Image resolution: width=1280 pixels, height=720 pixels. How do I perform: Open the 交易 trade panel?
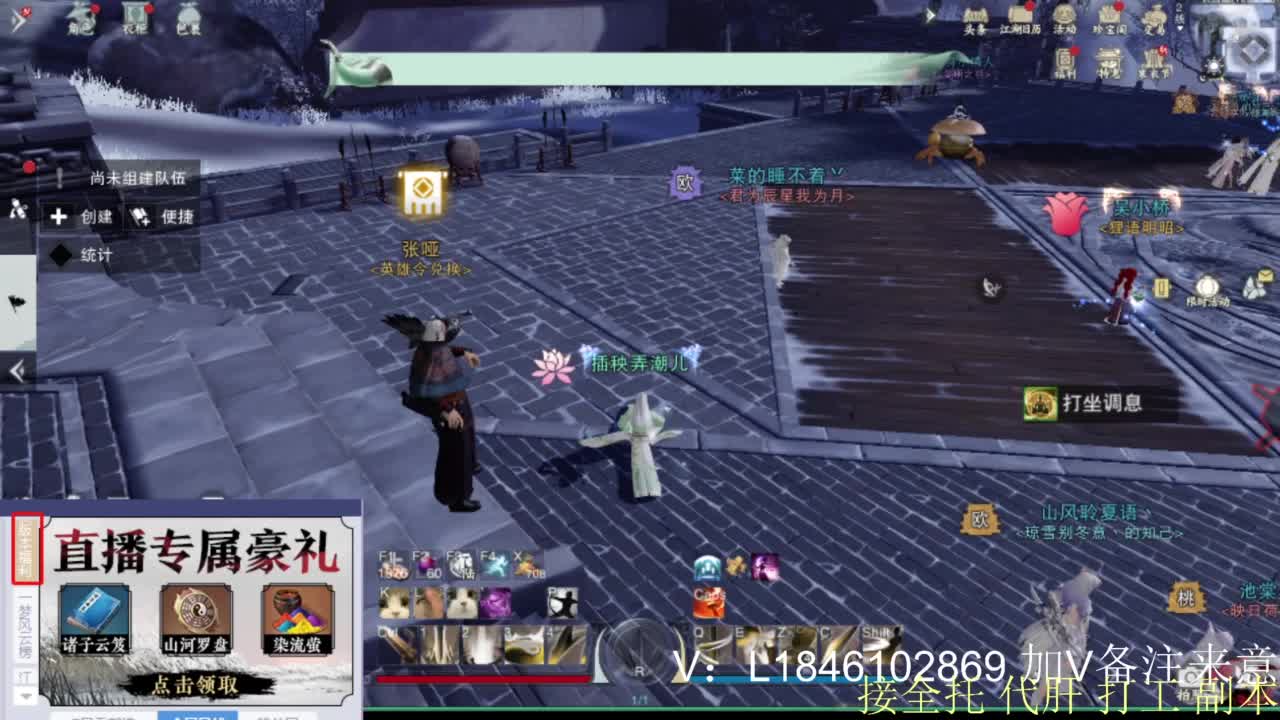(1153, 18)
